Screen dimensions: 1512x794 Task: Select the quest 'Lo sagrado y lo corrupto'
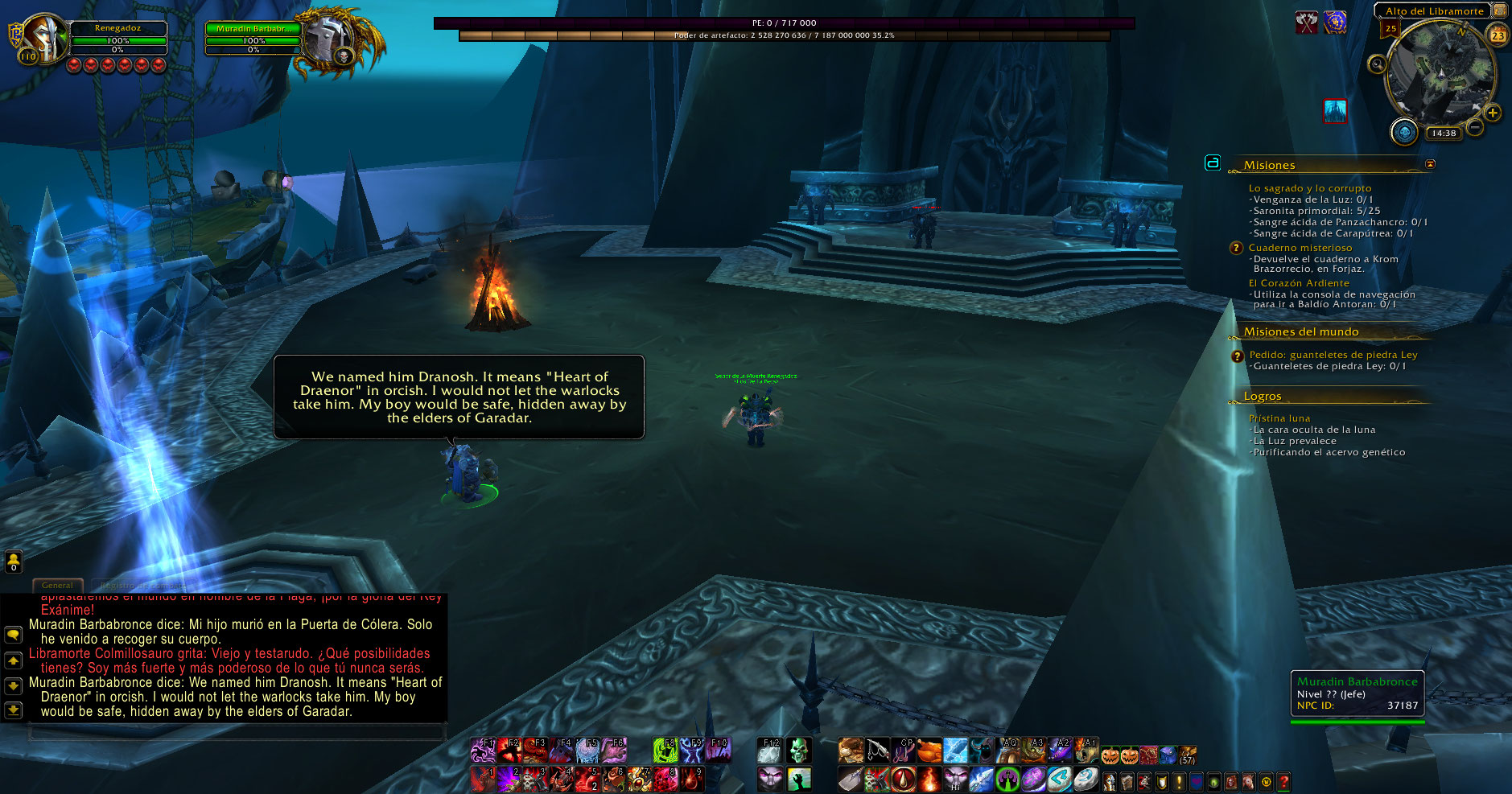(x=1309, y=188)
